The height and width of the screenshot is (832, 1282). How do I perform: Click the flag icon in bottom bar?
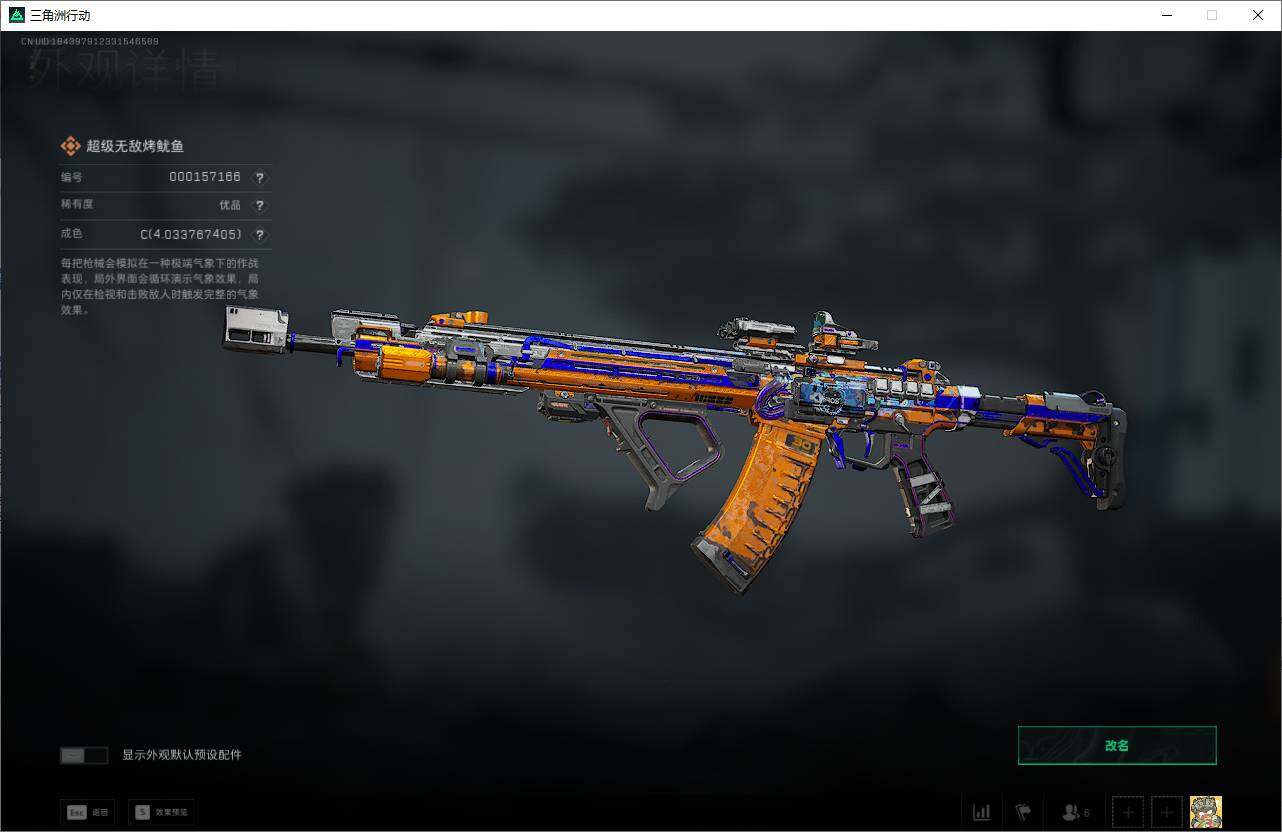click(1023, 812)
